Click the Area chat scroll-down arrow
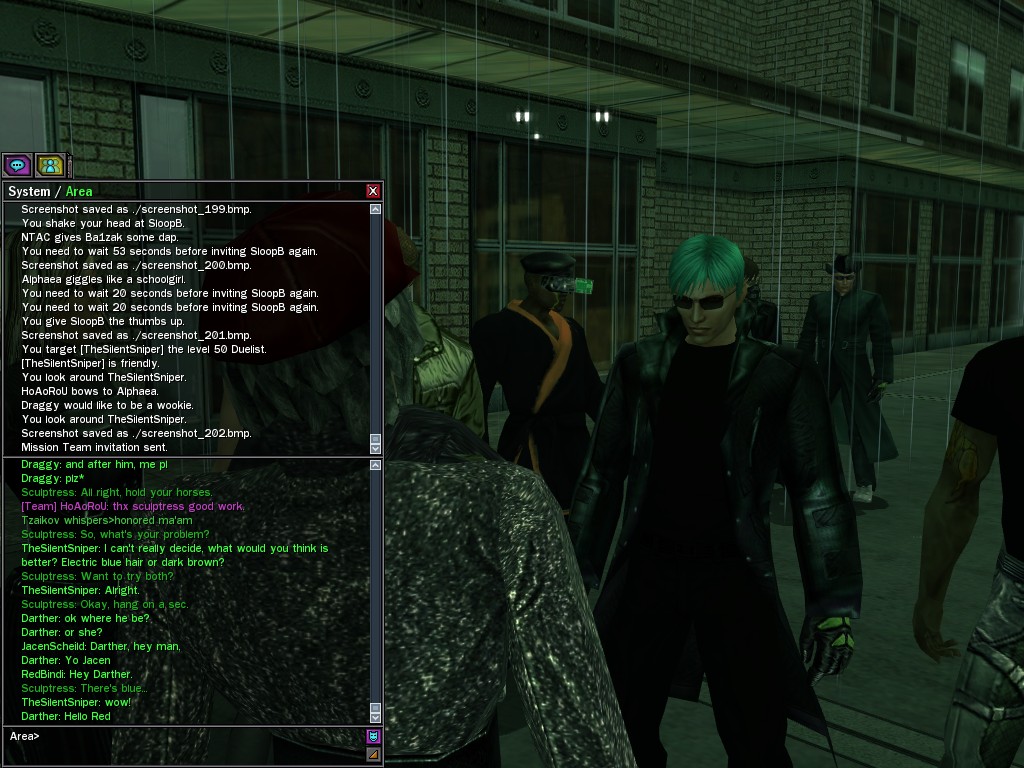 [375, 717]
